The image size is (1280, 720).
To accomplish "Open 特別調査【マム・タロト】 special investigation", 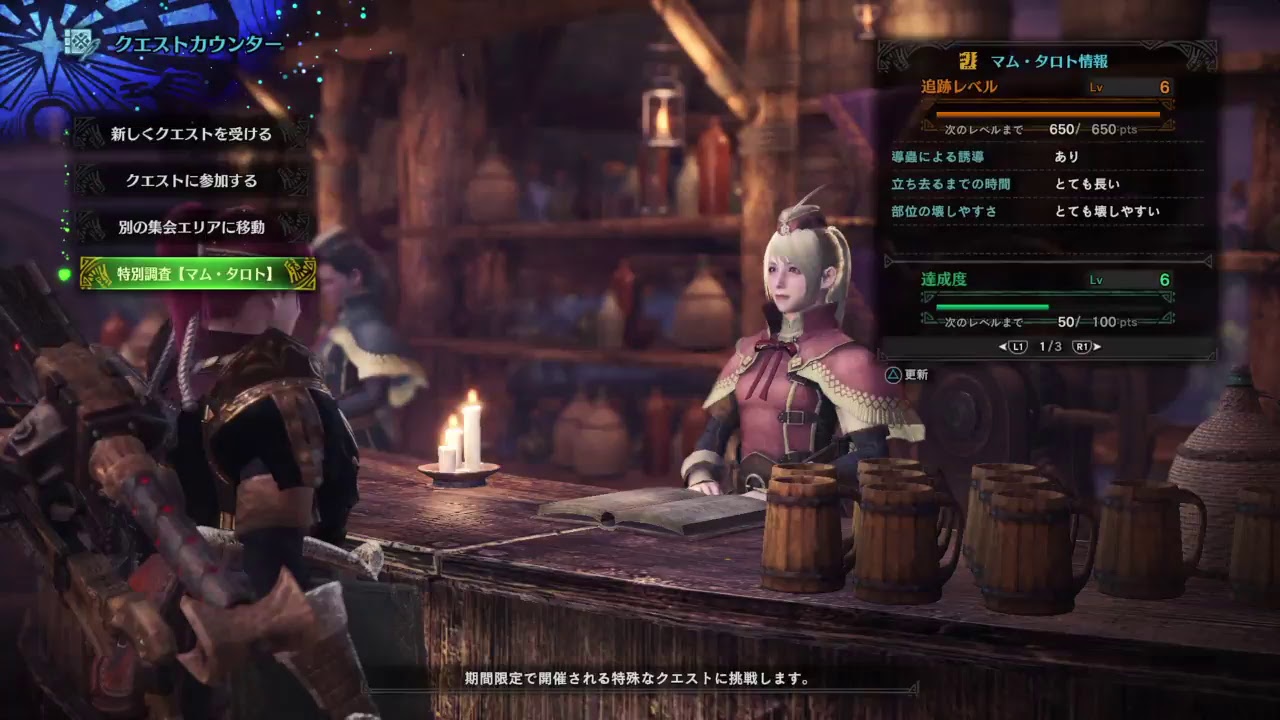I will coord(193,273).
